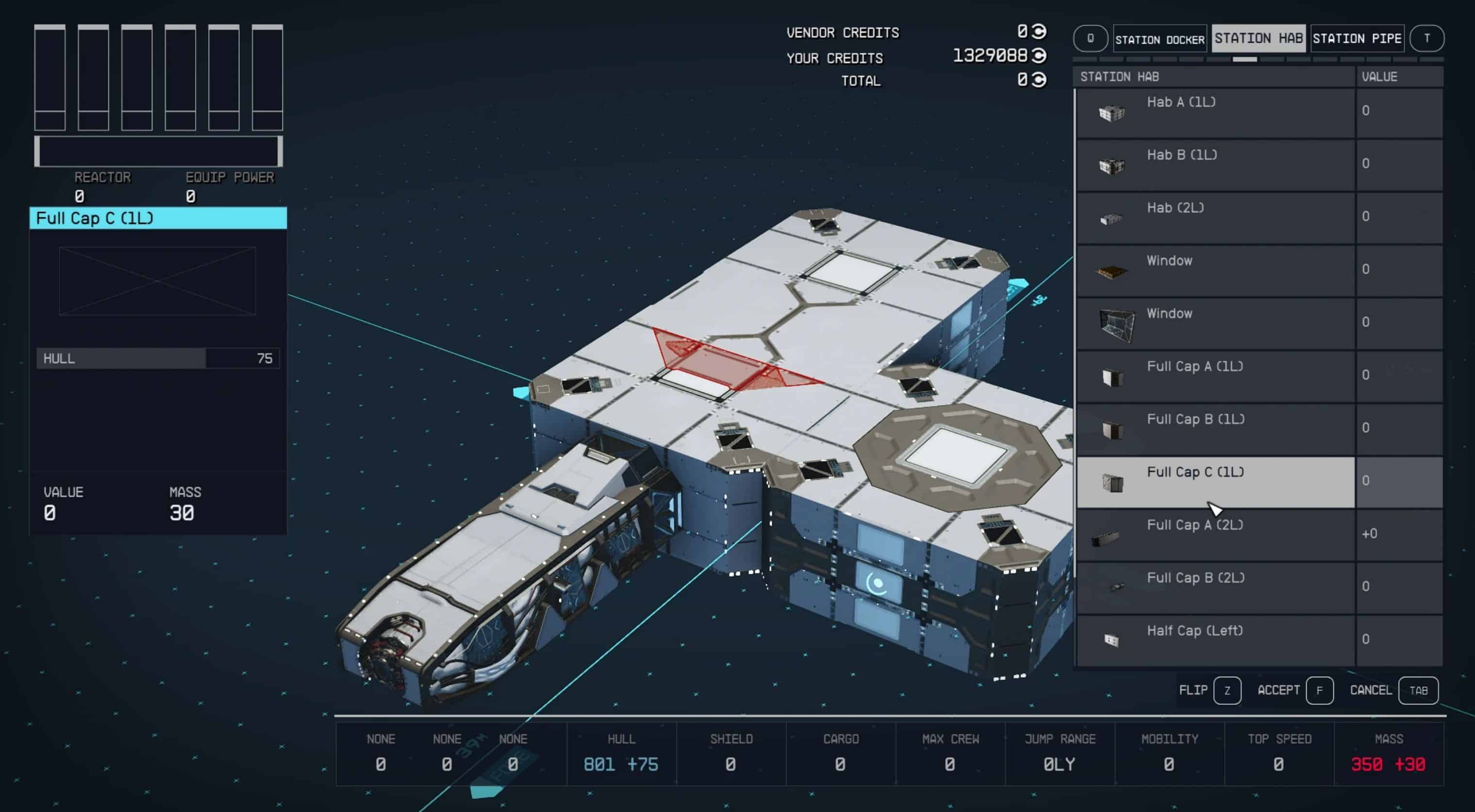
Task: Pick Full Cap B (2L) from the list
Action: [1215, 587]
